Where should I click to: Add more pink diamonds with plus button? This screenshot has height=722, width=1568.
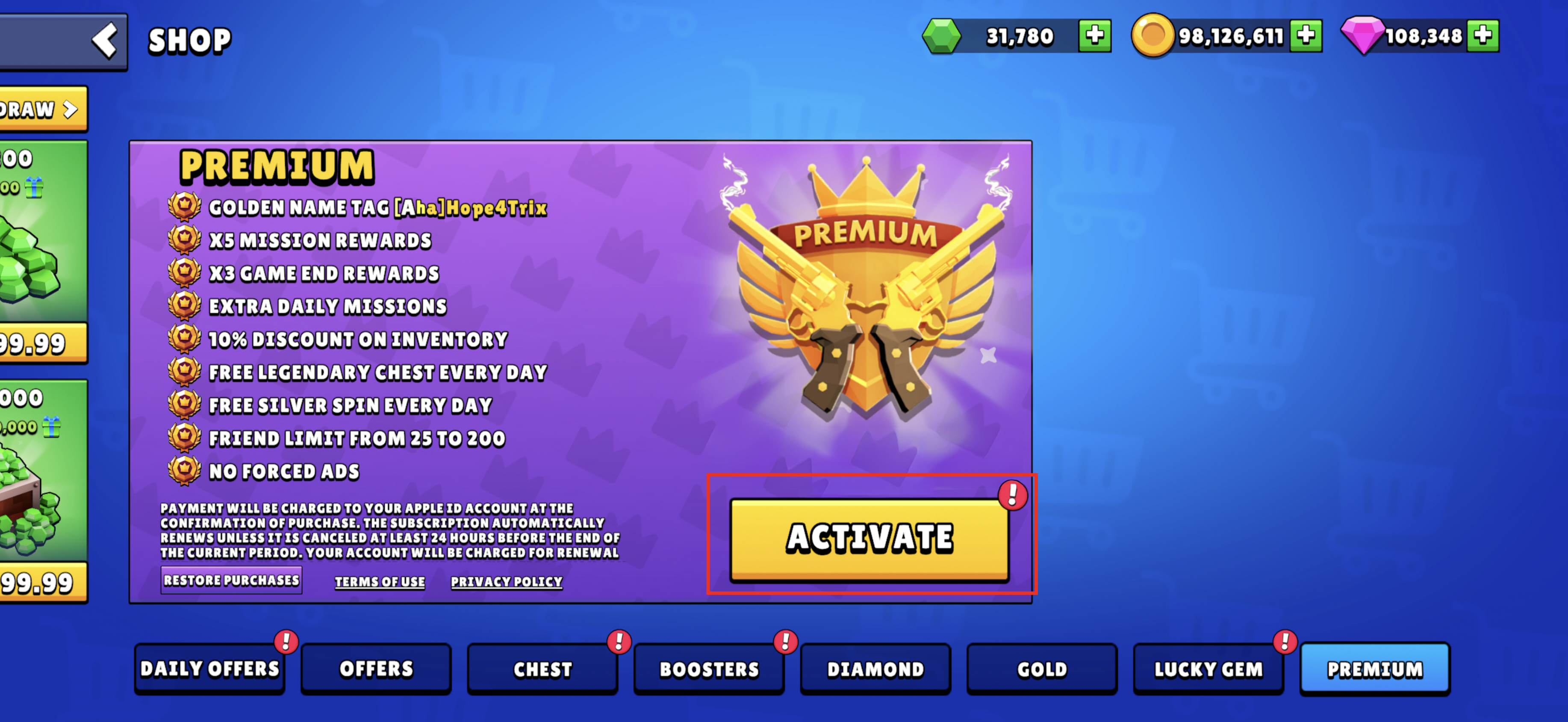point(1483,36)
